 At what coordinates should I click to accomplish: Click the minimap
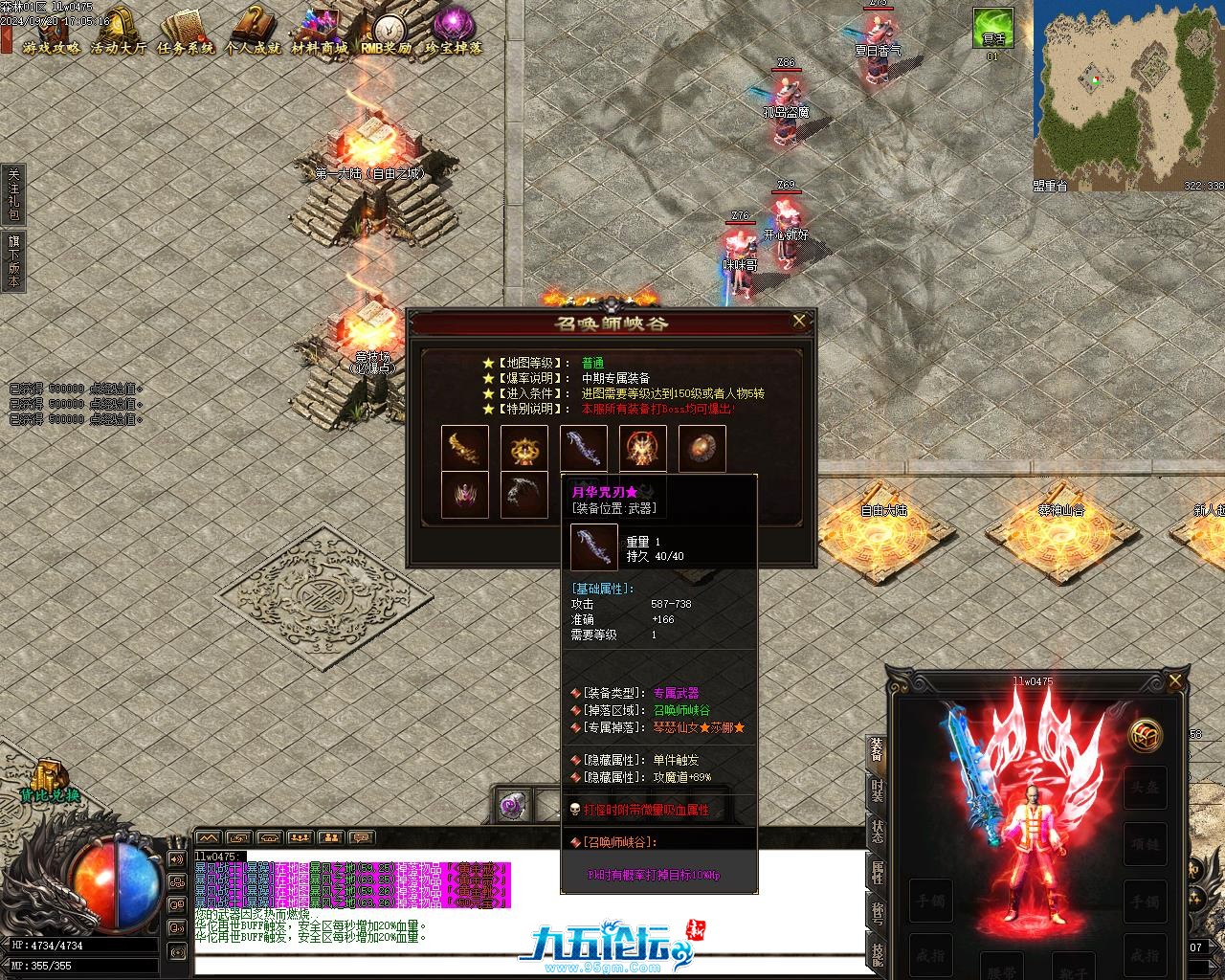tap(1128, 91)
